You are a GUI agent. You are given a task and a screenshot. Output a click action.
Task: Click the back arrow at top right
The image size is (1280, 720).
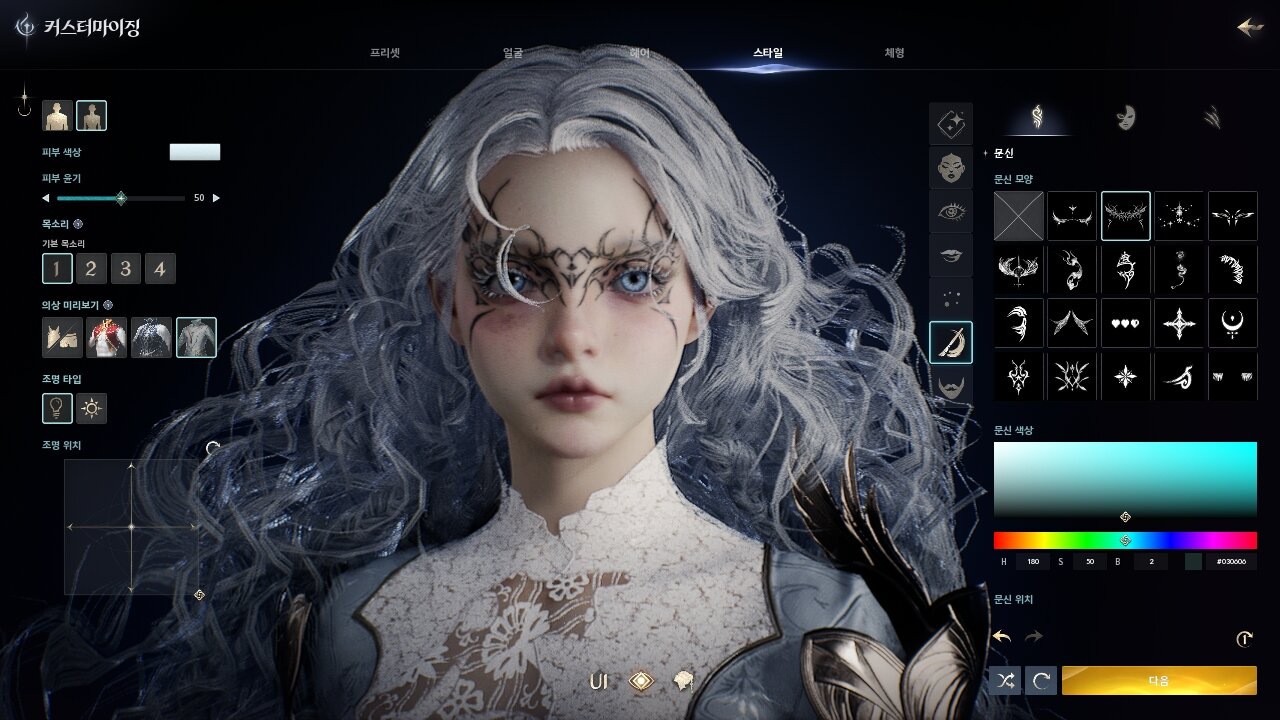1249,27
